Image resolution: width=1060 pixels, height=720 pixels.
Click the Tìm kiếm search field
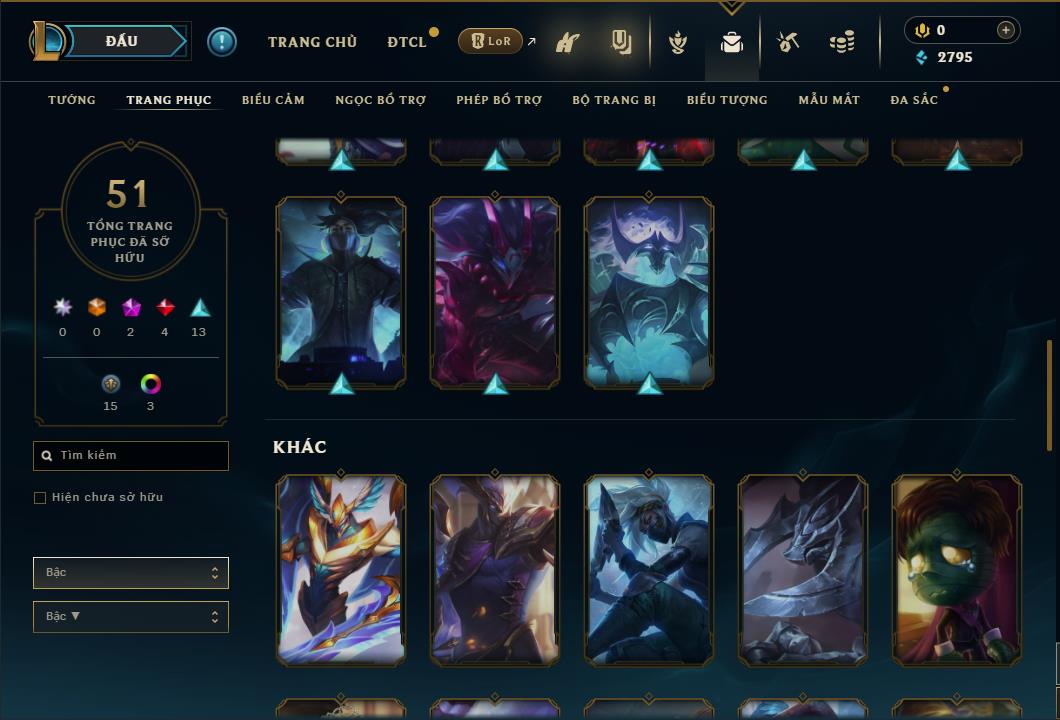pyautogui.click(x=131, y=456)
